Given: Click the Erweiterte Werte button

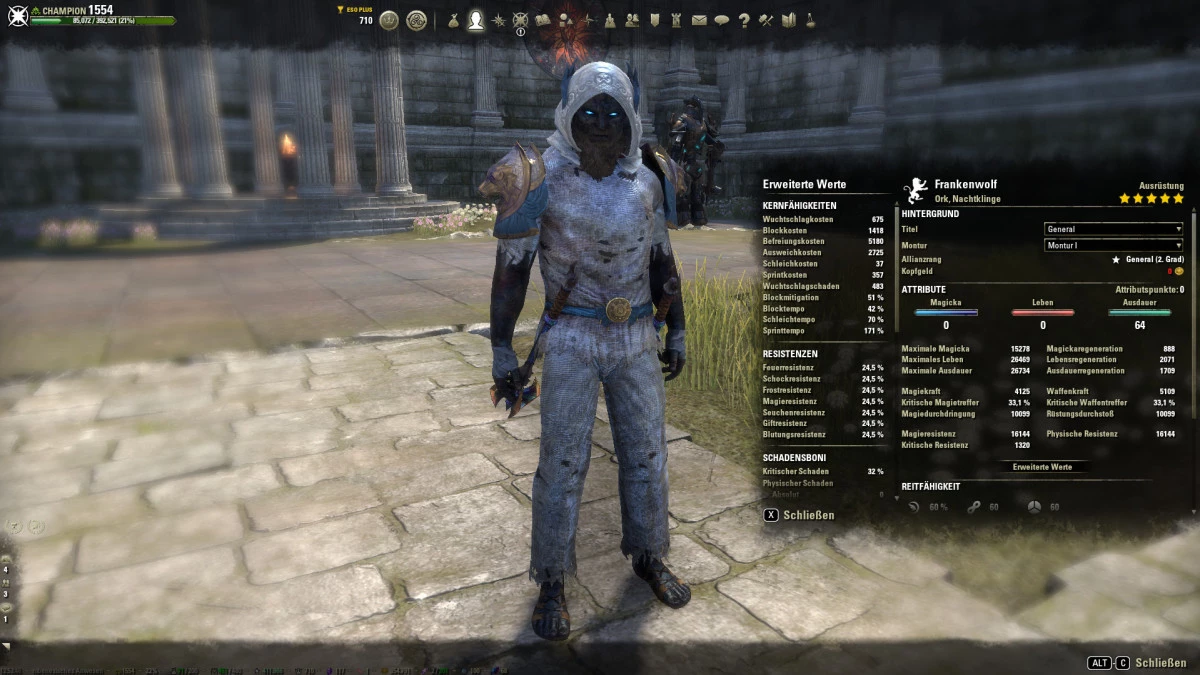Looking at the screenshot, I should (1042, 467).
